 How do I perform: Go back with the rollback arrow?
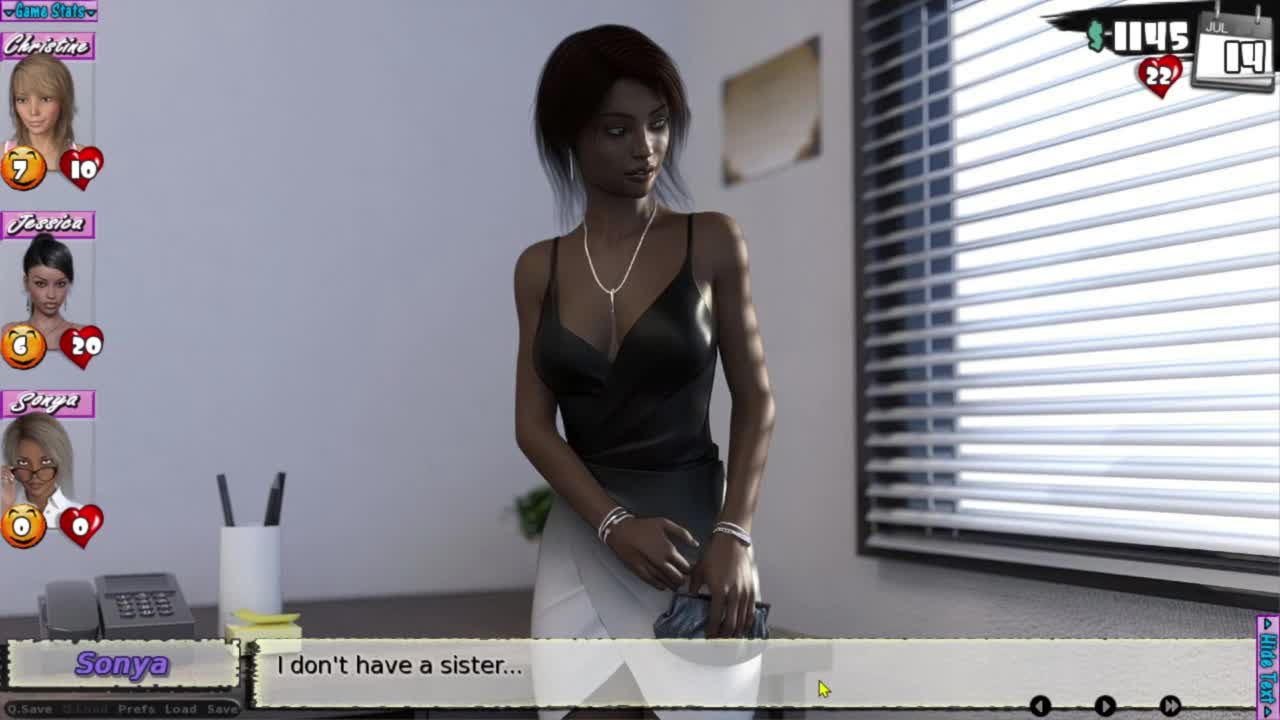[x=1040, y=706]
